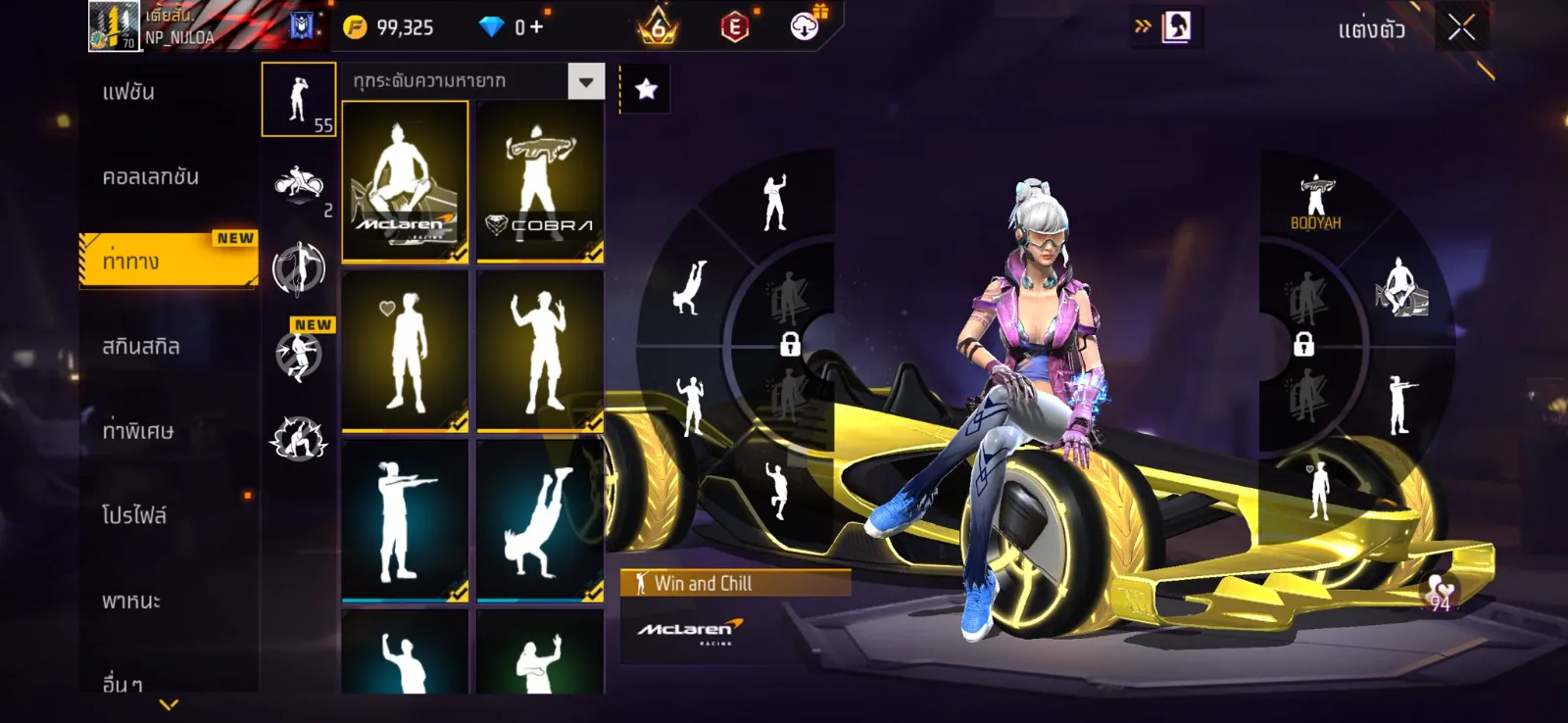Close the outfit screen with the X

click(x=1461, y=28)
